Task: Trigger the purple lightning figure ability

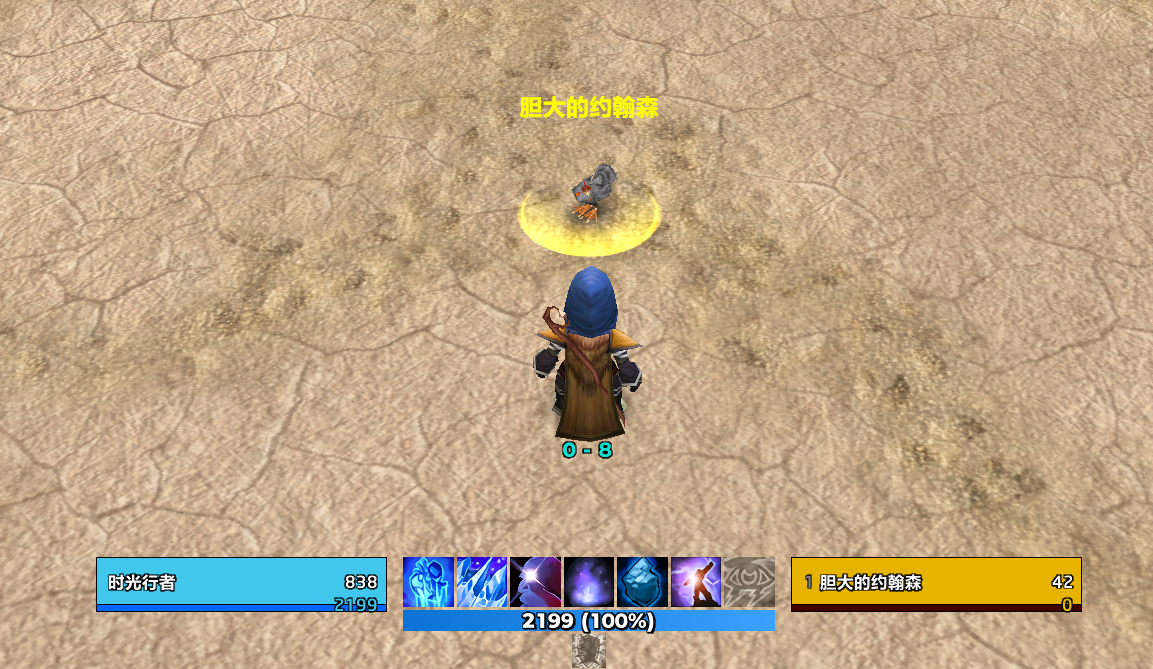Action: pos(696,582)
